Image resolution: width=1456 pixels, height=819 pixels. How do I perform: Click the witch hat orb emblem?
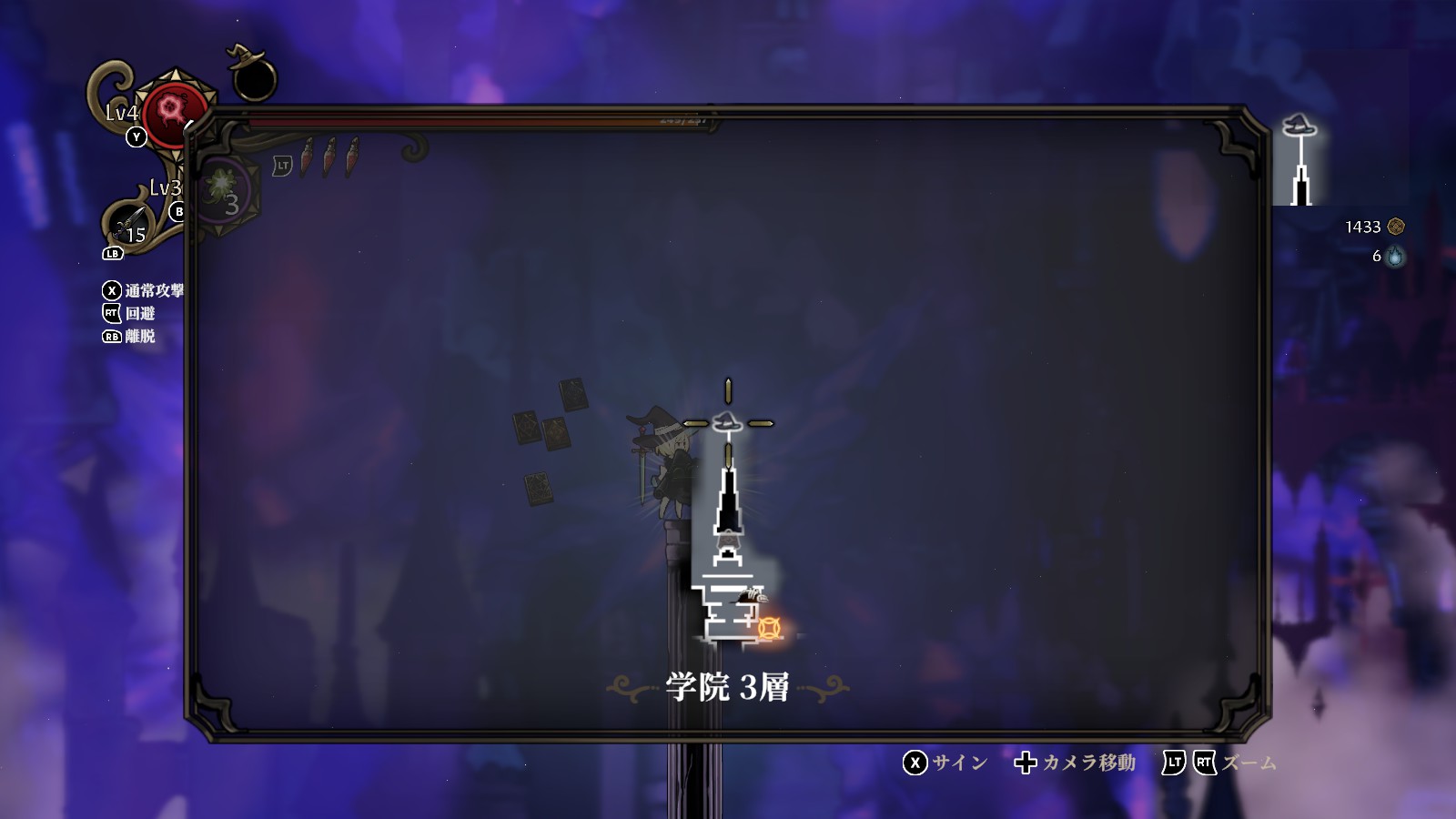251,74
